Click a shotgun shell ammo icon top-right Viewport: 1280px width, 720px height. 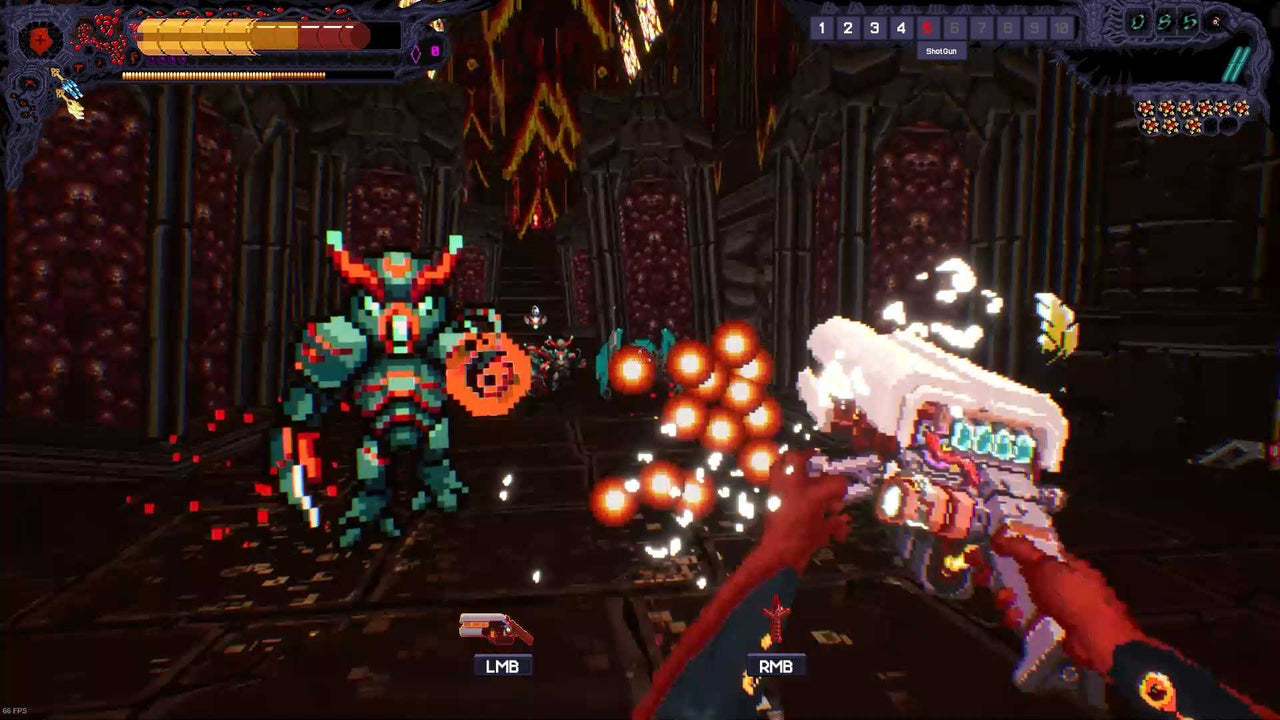pyautogui.click(x=1148, y=109)
